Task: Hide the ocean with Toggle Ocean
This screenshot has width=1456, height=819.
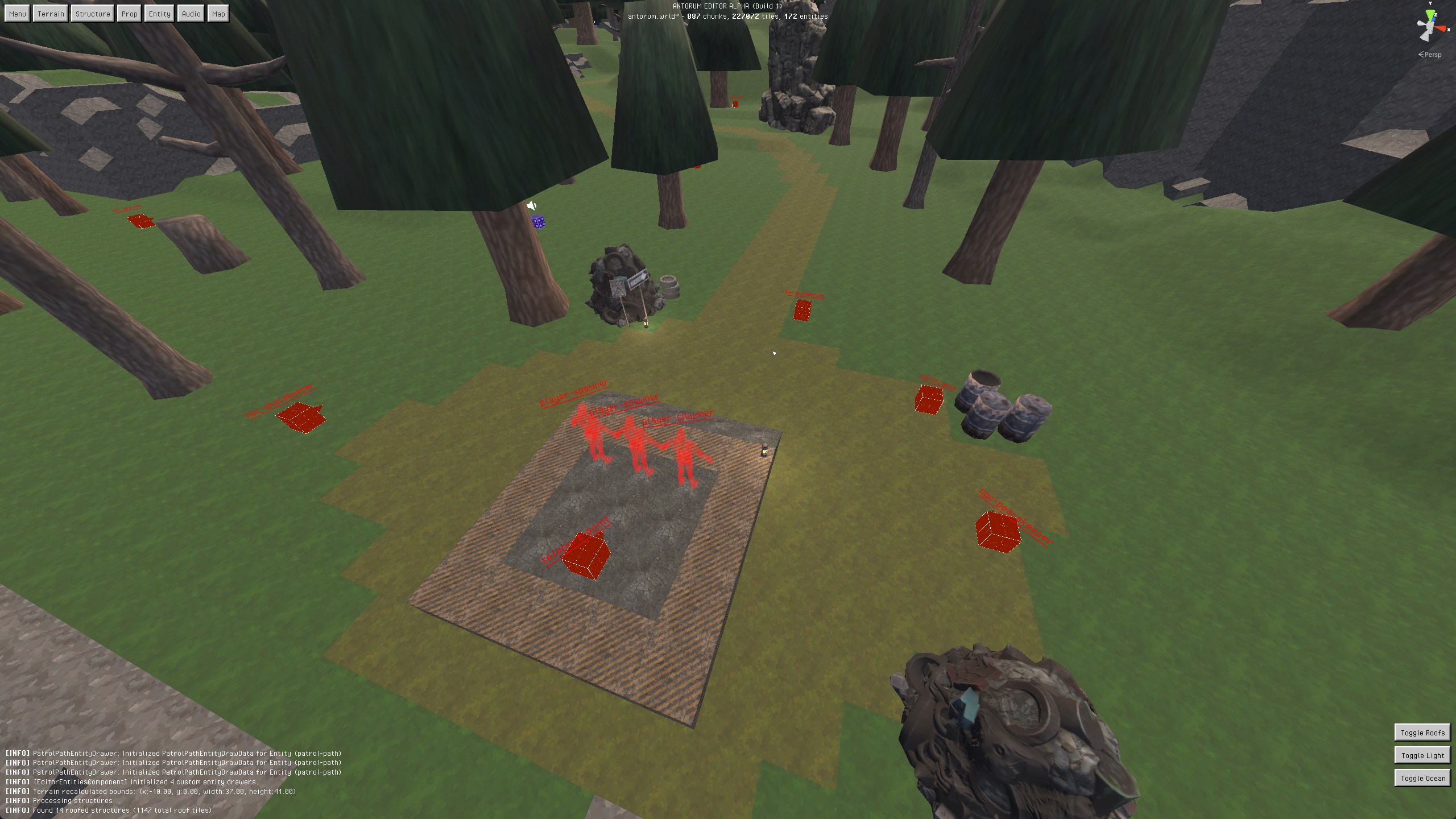Action: (x=1422, y=778)
